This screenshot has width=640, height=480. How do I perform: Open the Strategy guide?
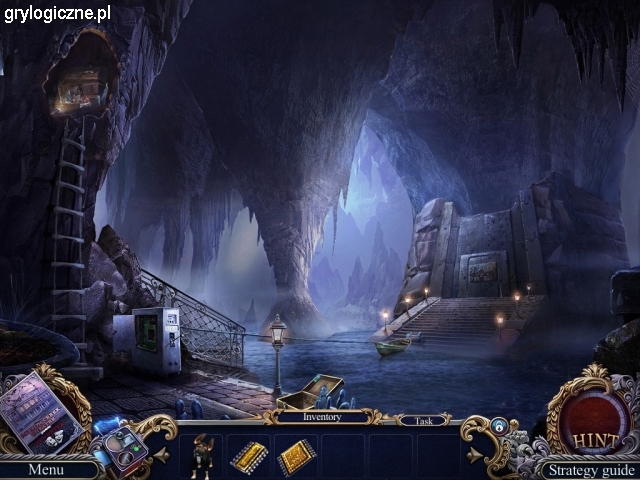click(591, 470)
